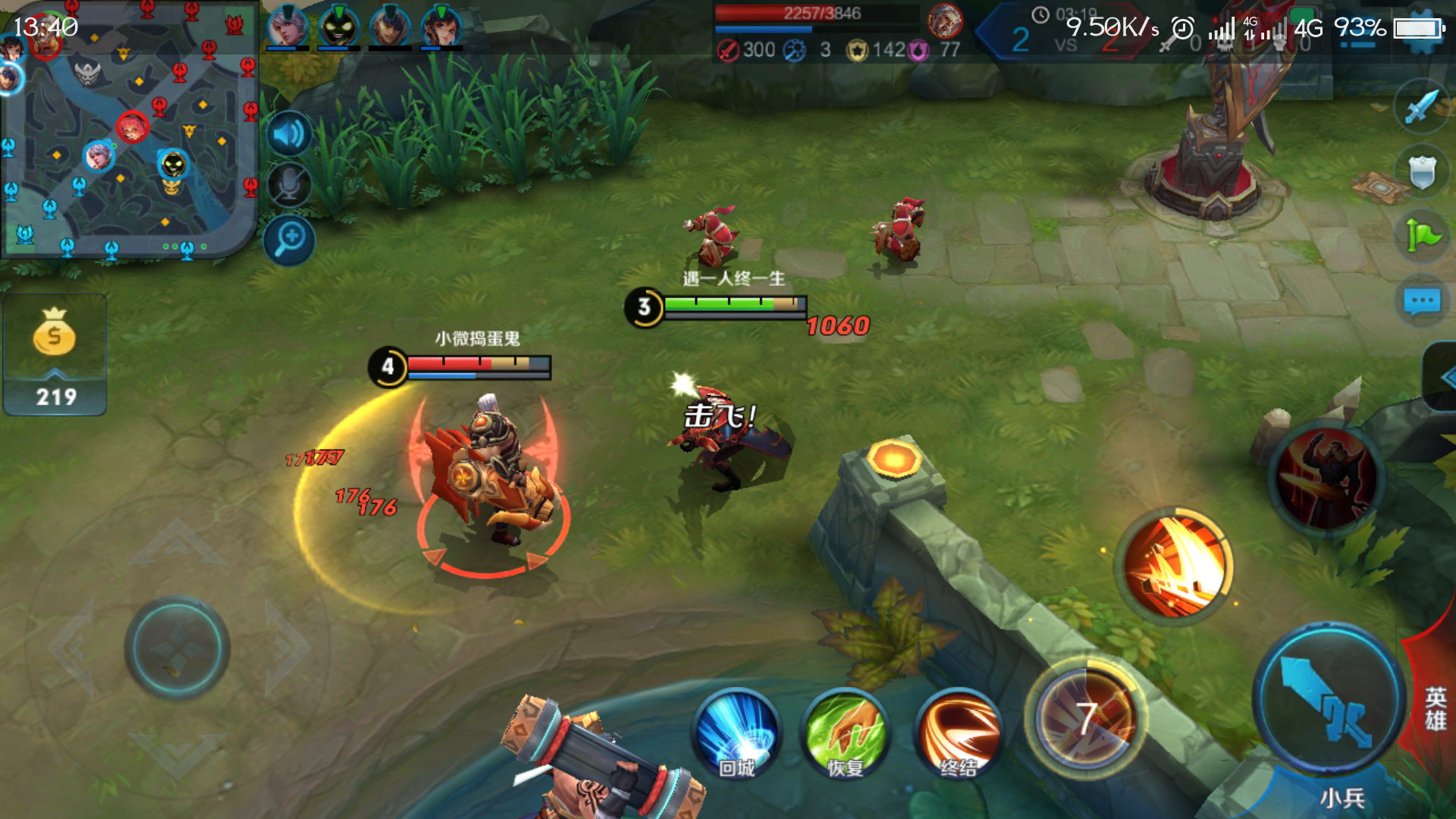Viewport: 1456px width, 819px height.
Task: Trigger the red warrior ultimate ability
Action: 1326,478
